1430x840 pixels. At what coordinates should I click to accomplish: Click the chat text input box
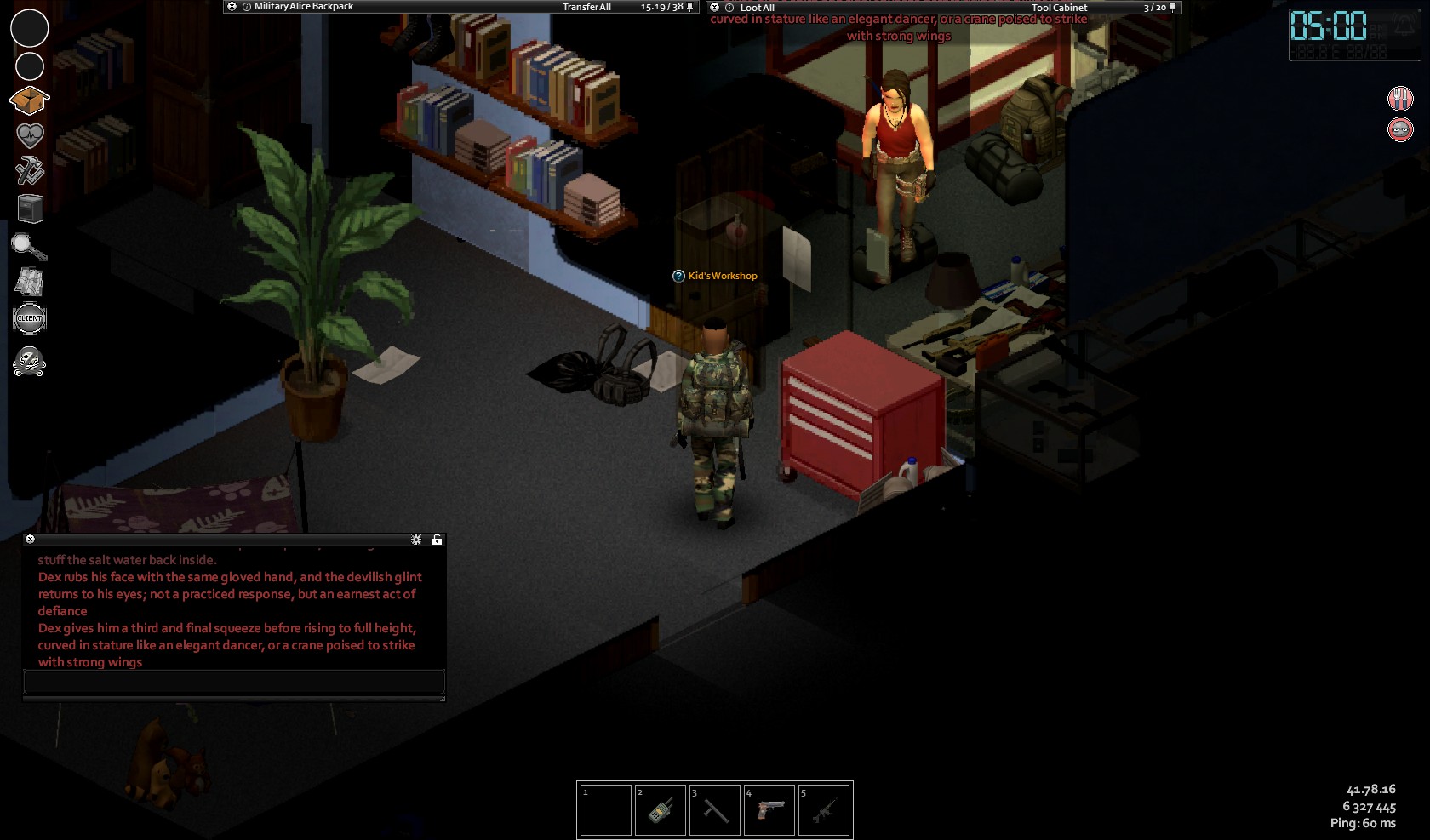tap(234, 682)
